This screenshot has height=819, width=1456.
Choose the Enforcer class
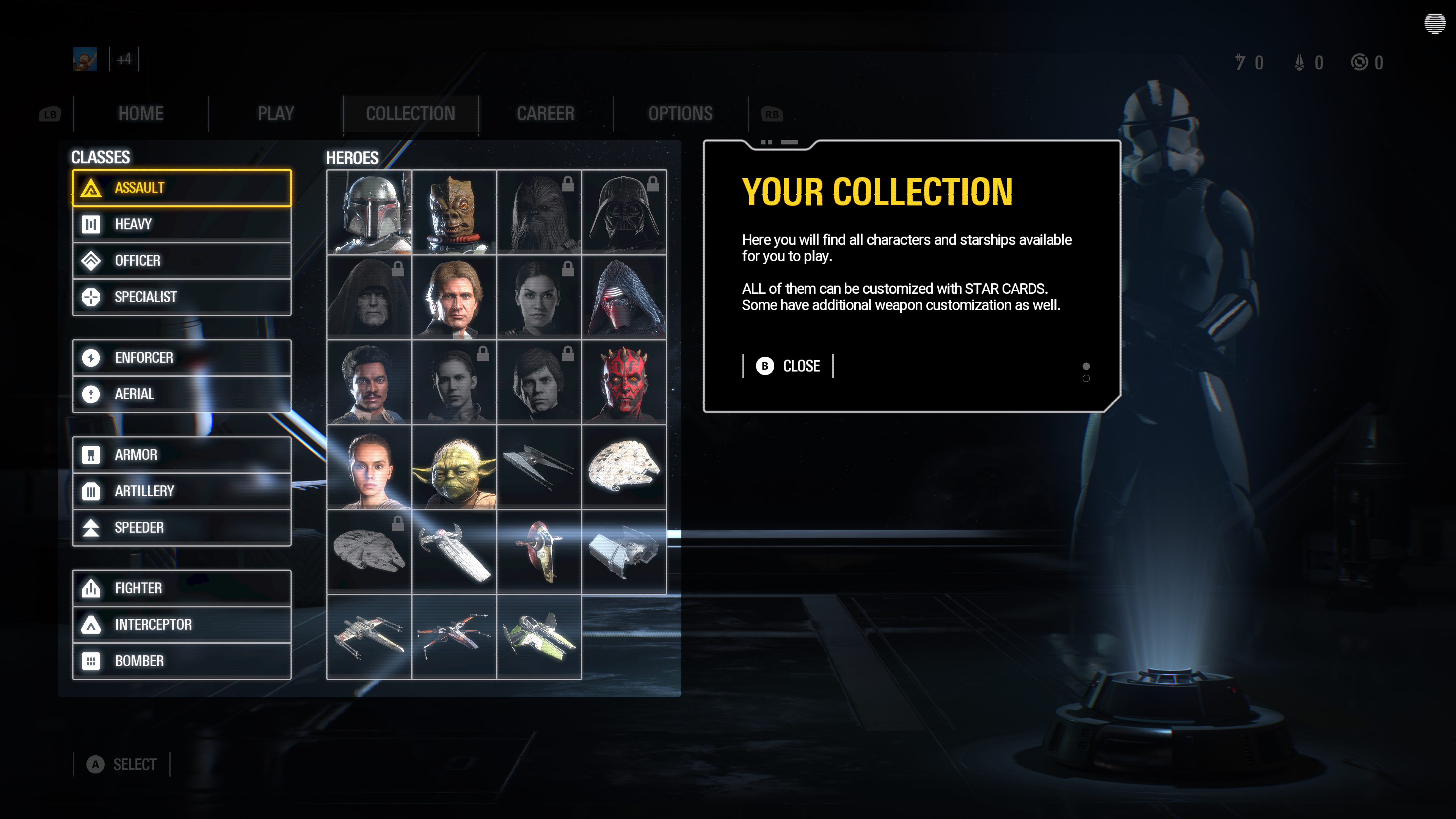click(x=182, y=358)
